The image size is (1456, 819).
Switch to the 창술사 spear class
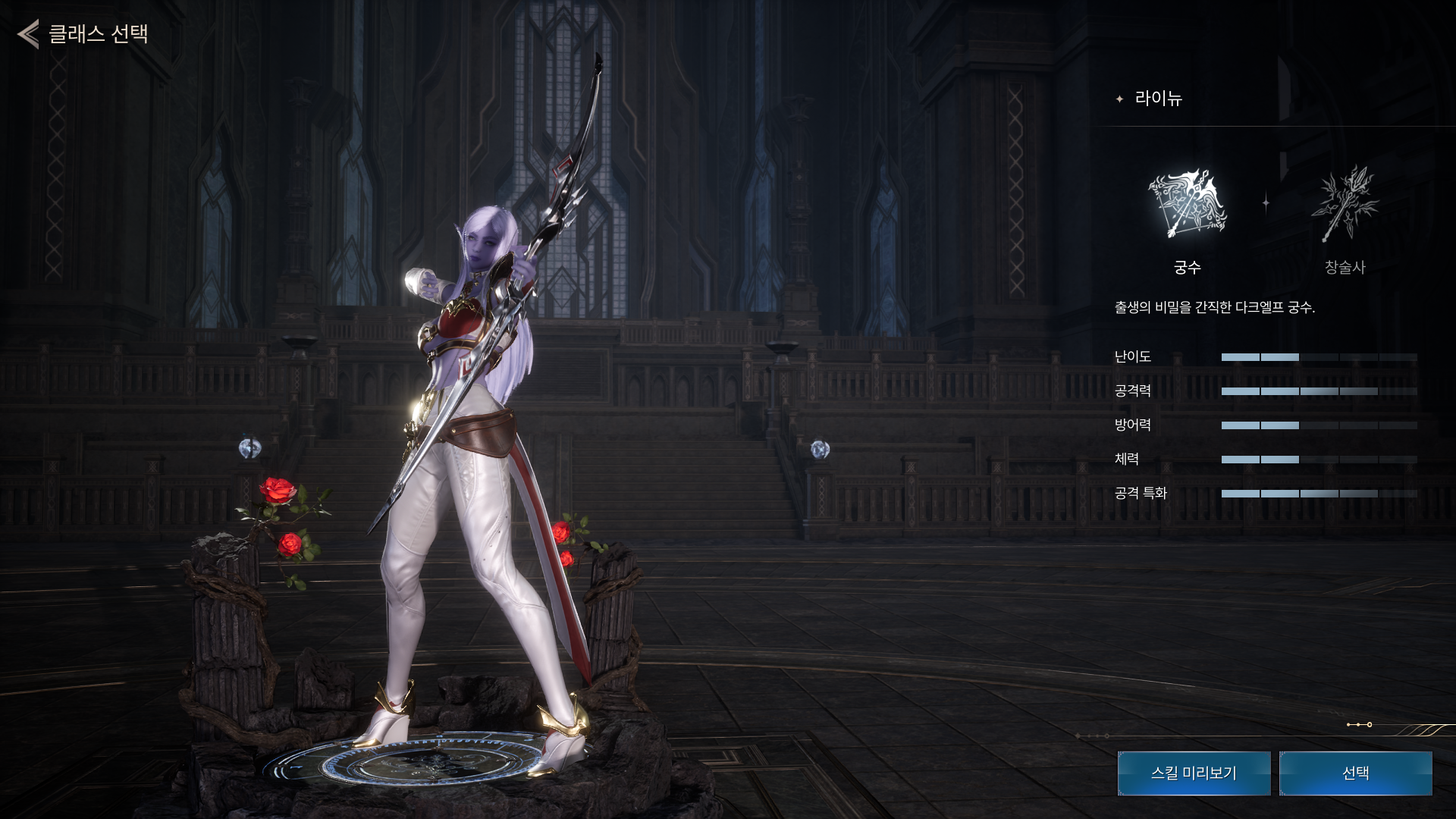1345,205
